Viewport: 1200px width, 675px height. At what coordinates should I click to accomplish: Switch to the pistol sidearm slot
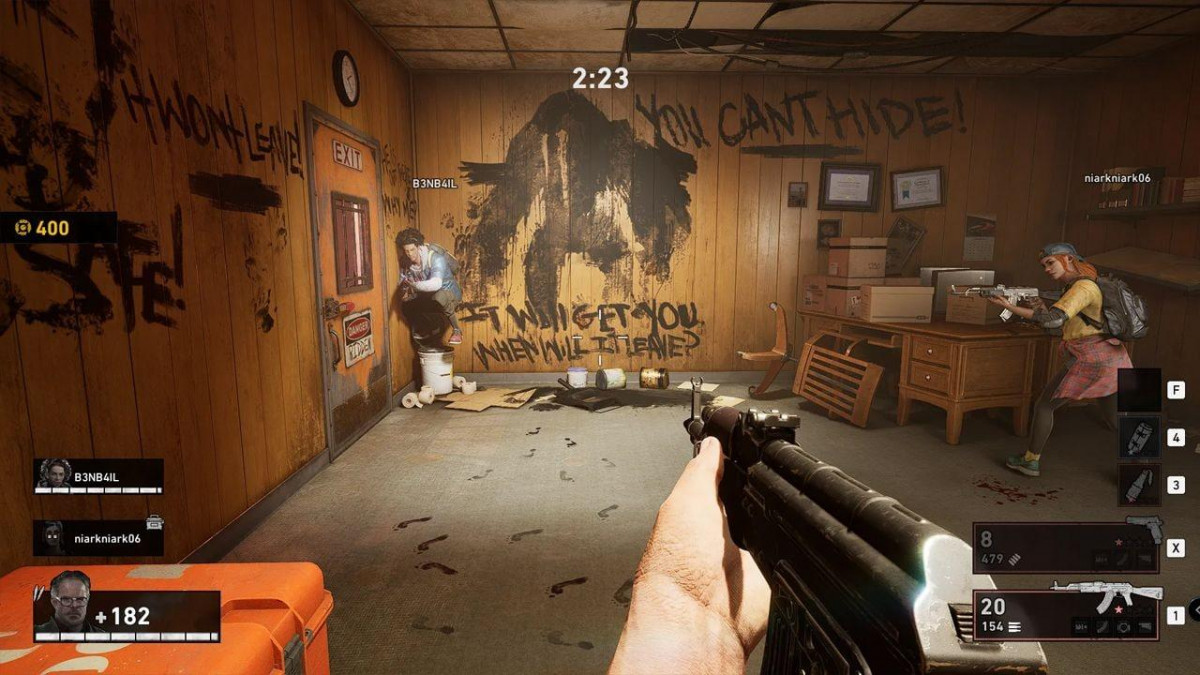[1066, 547]
